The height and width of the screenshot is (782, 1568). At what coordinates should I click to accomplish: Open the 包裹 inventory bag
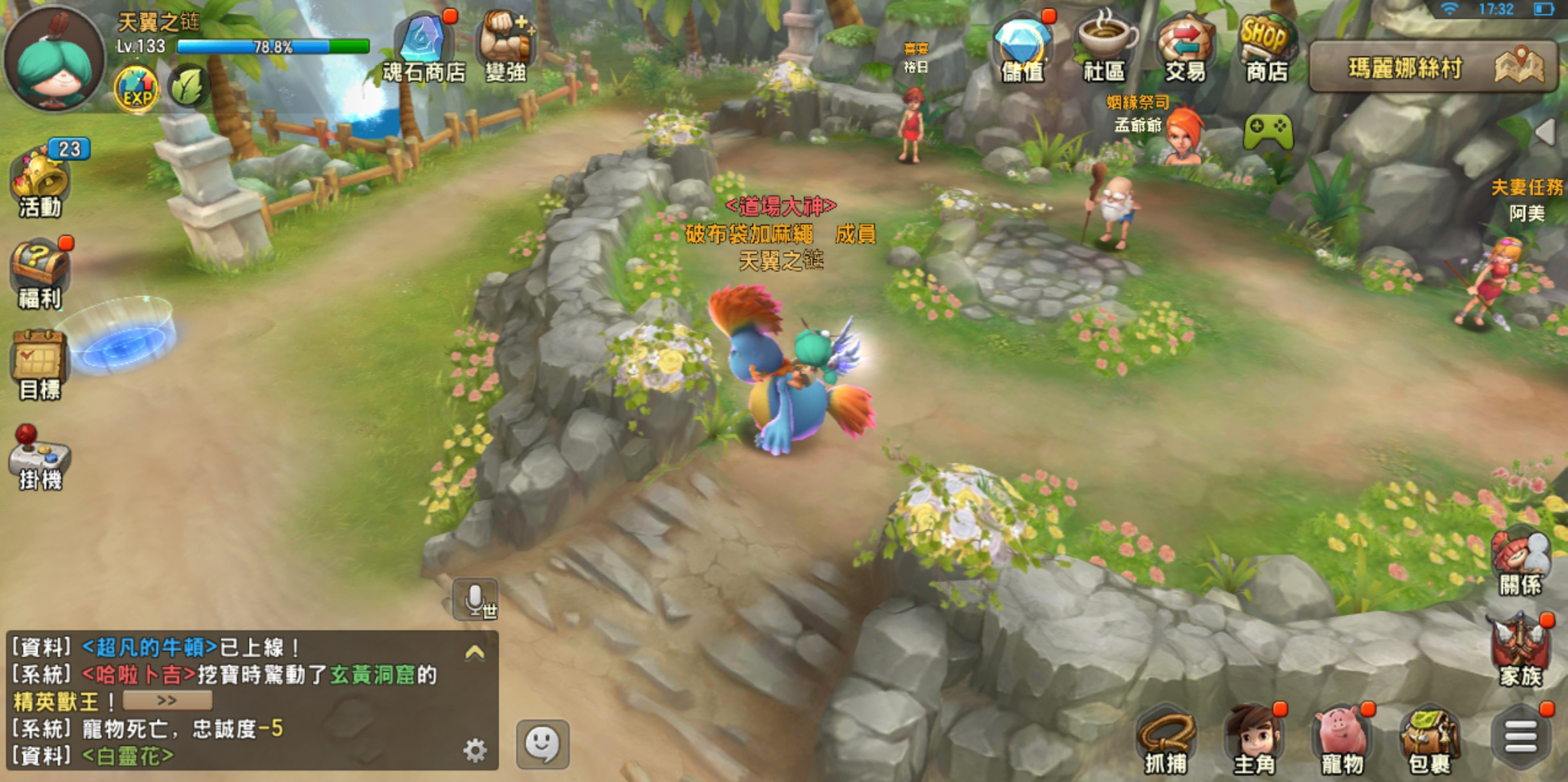pos(1429,740)
